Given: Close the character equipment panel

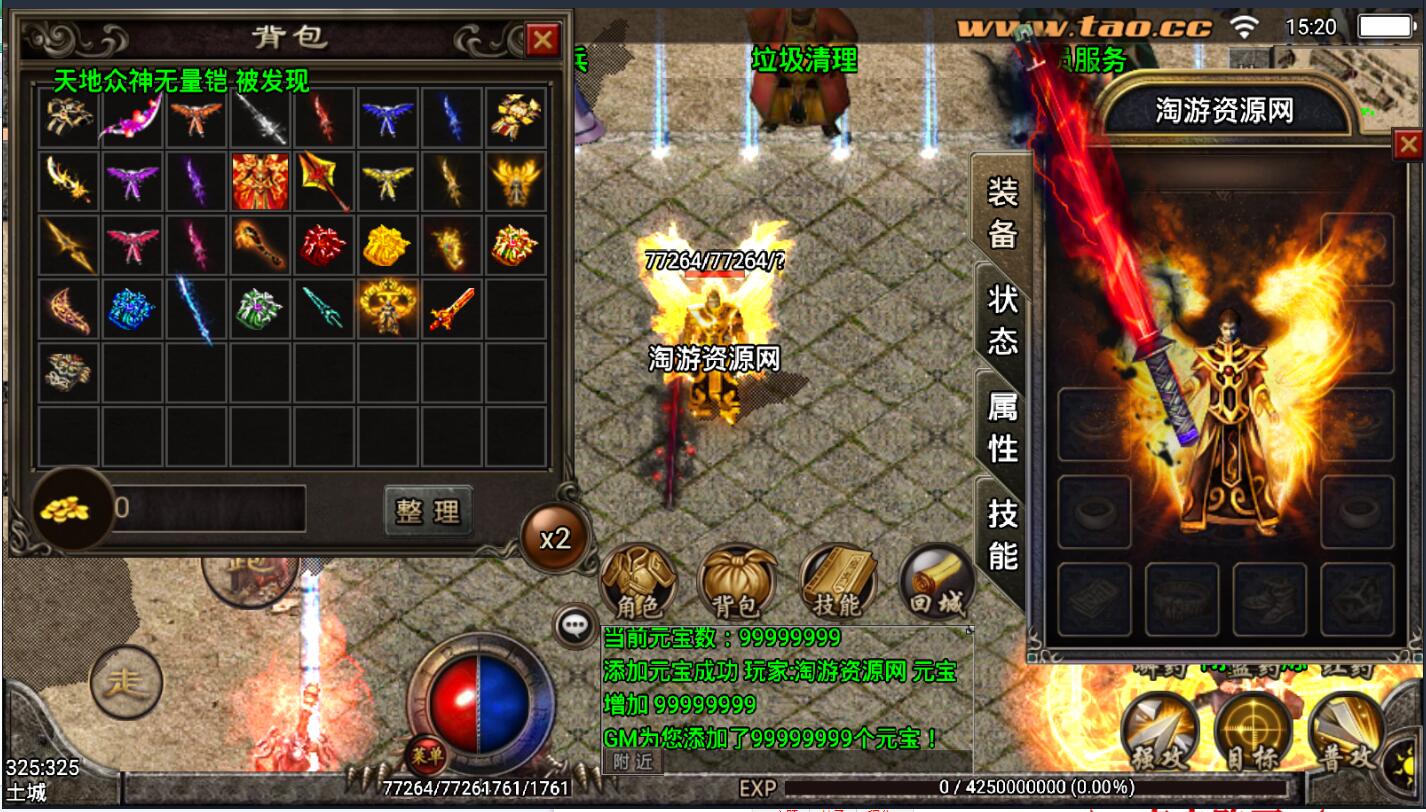Looking at the screenshot, I should pyautogui.click(x=1408, y=146).
